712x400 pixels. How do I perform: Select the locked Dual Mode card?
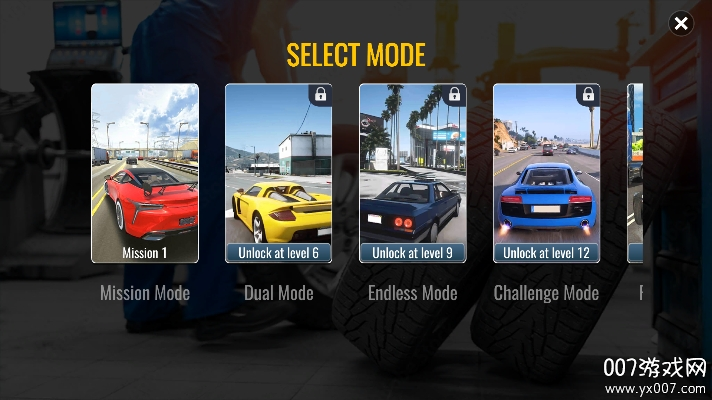279,173
